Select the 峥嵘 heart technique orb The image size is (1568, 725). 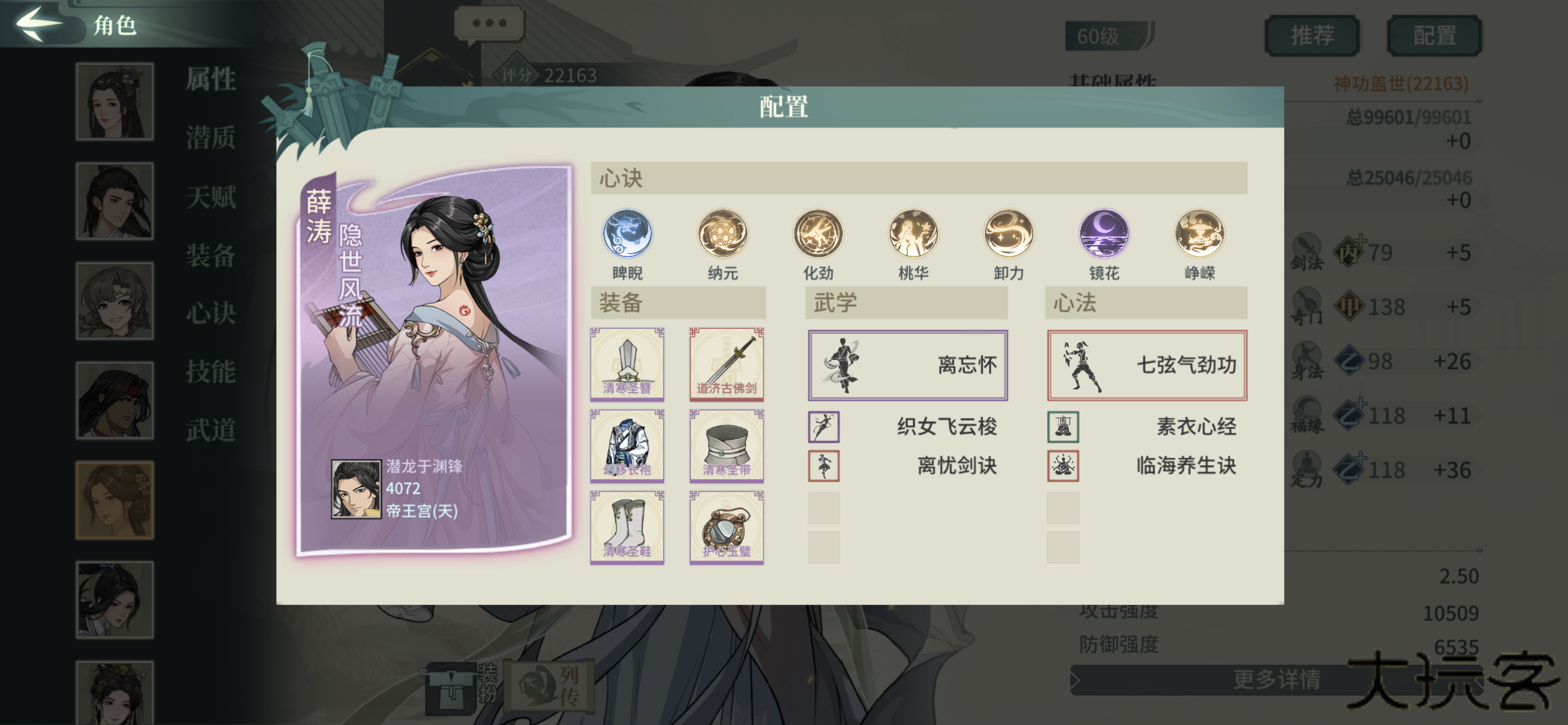[1197, 234]
